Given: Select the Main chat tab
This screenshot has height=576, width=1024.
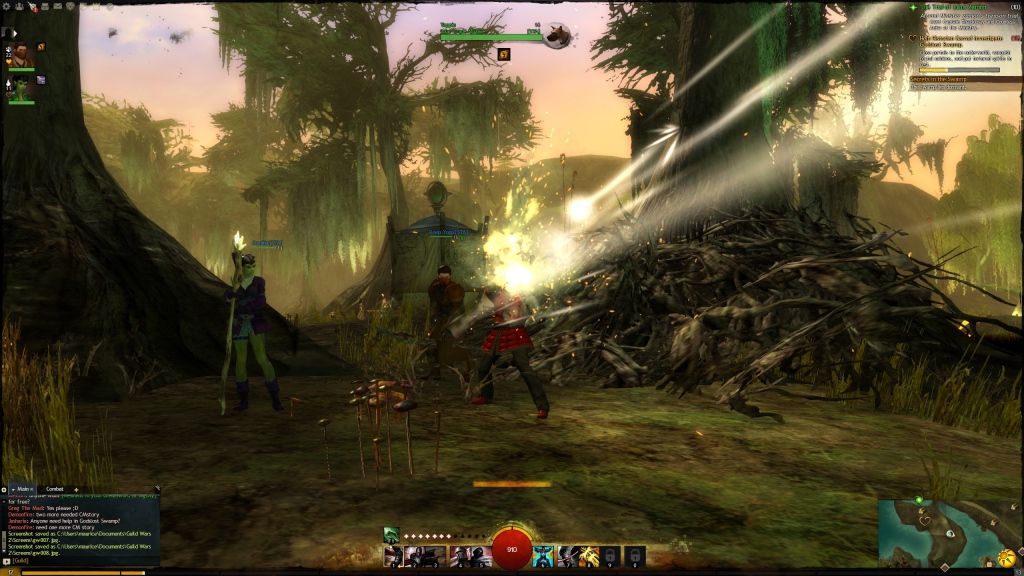Looking at the screenshot, I should click(24, 489).
